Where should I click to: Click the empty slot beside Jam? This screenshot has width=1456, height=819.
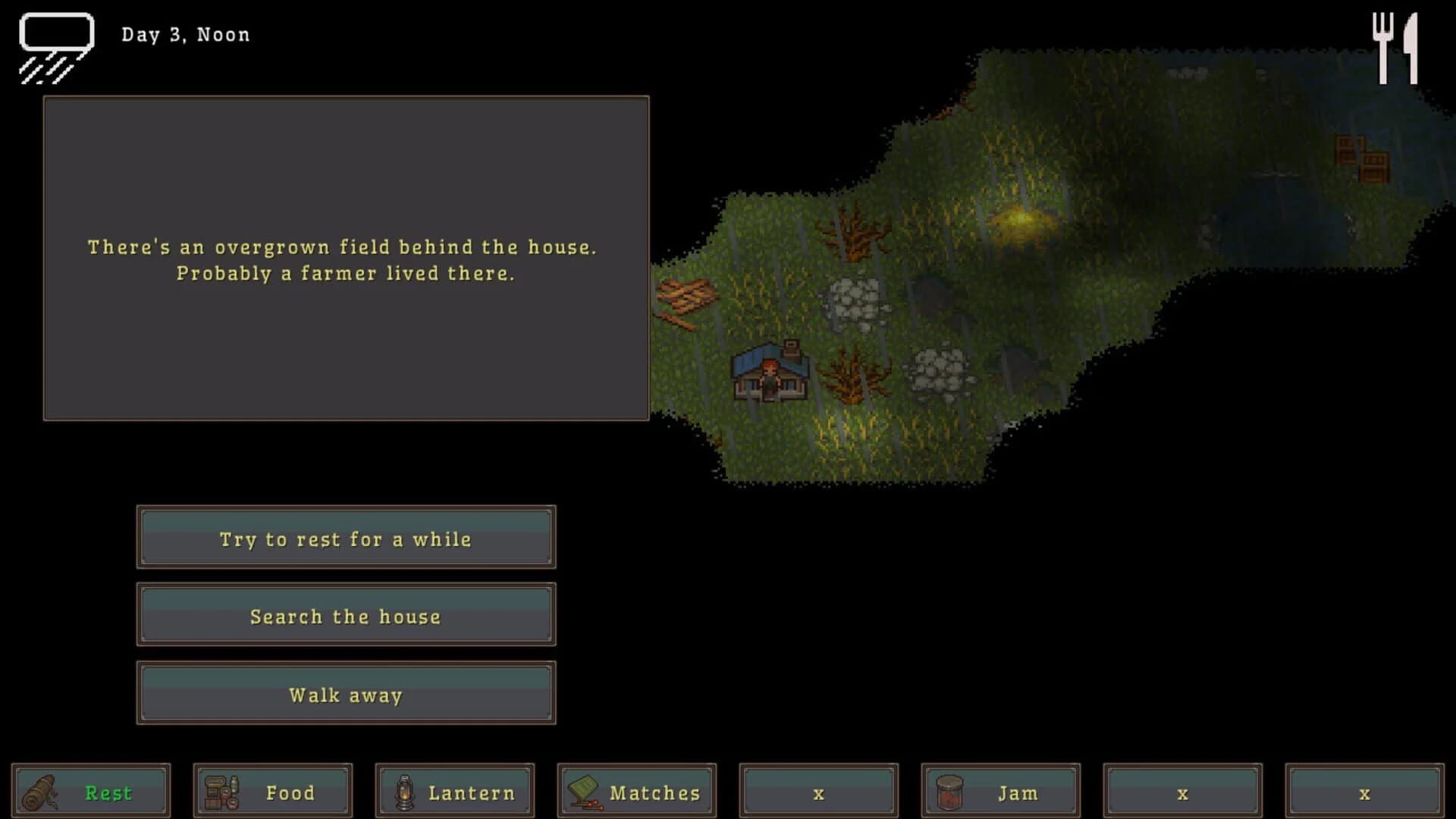point(1181,792)
